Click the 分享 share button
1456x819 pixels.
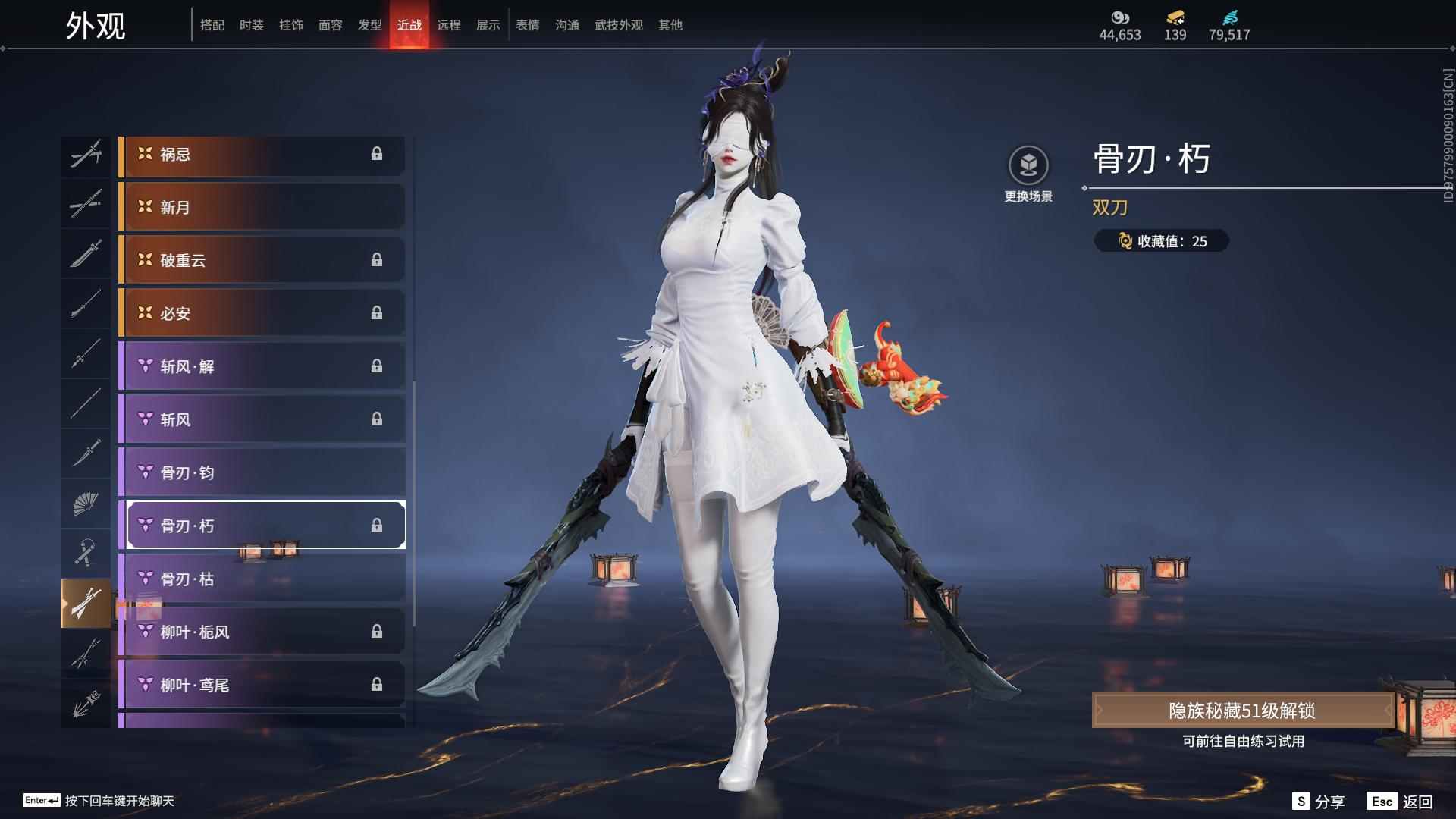(x=1319, y=802)
